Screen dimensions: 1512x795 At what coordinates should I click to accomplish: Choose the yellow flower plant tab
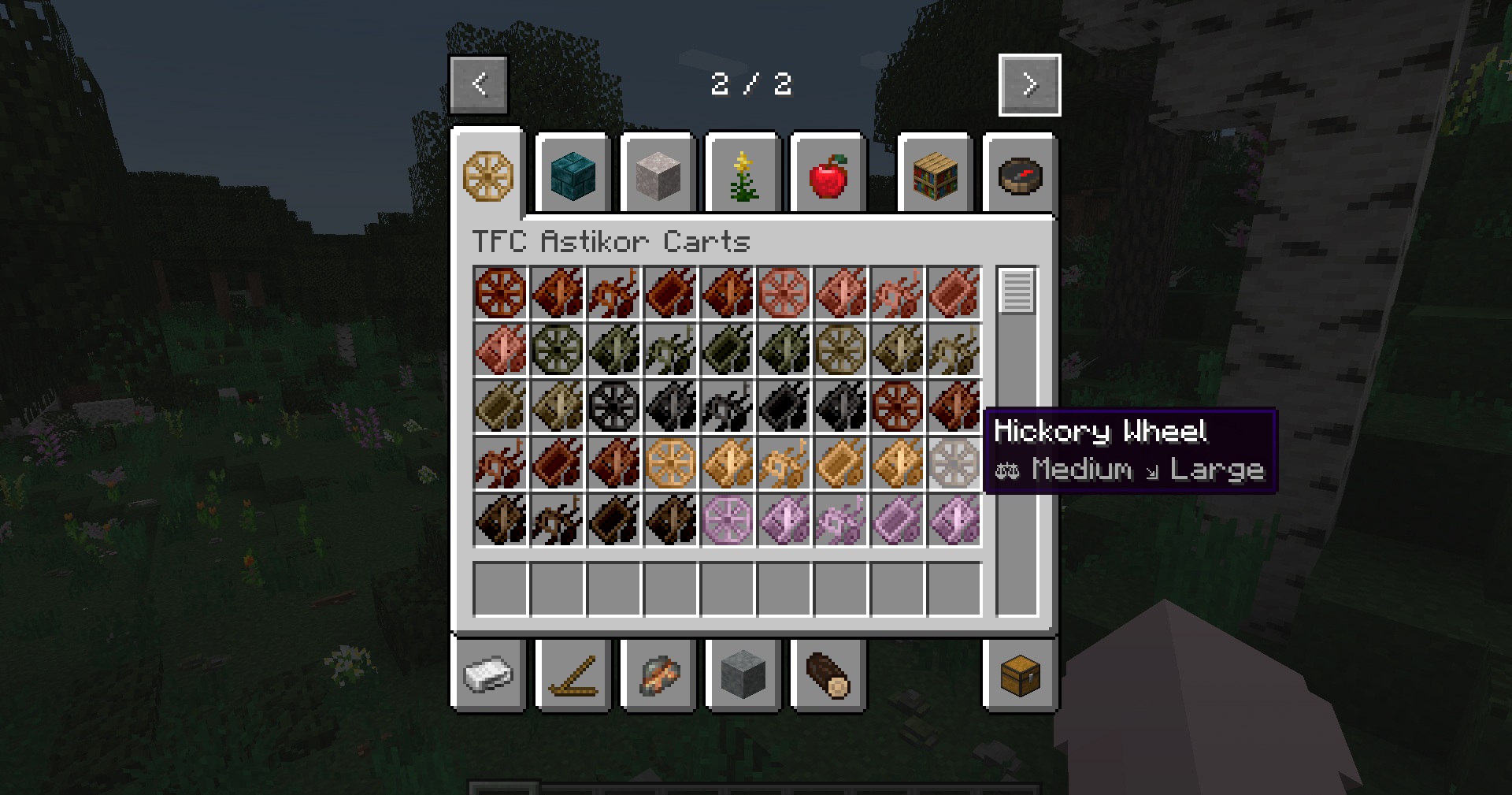[x=743, y=175]
